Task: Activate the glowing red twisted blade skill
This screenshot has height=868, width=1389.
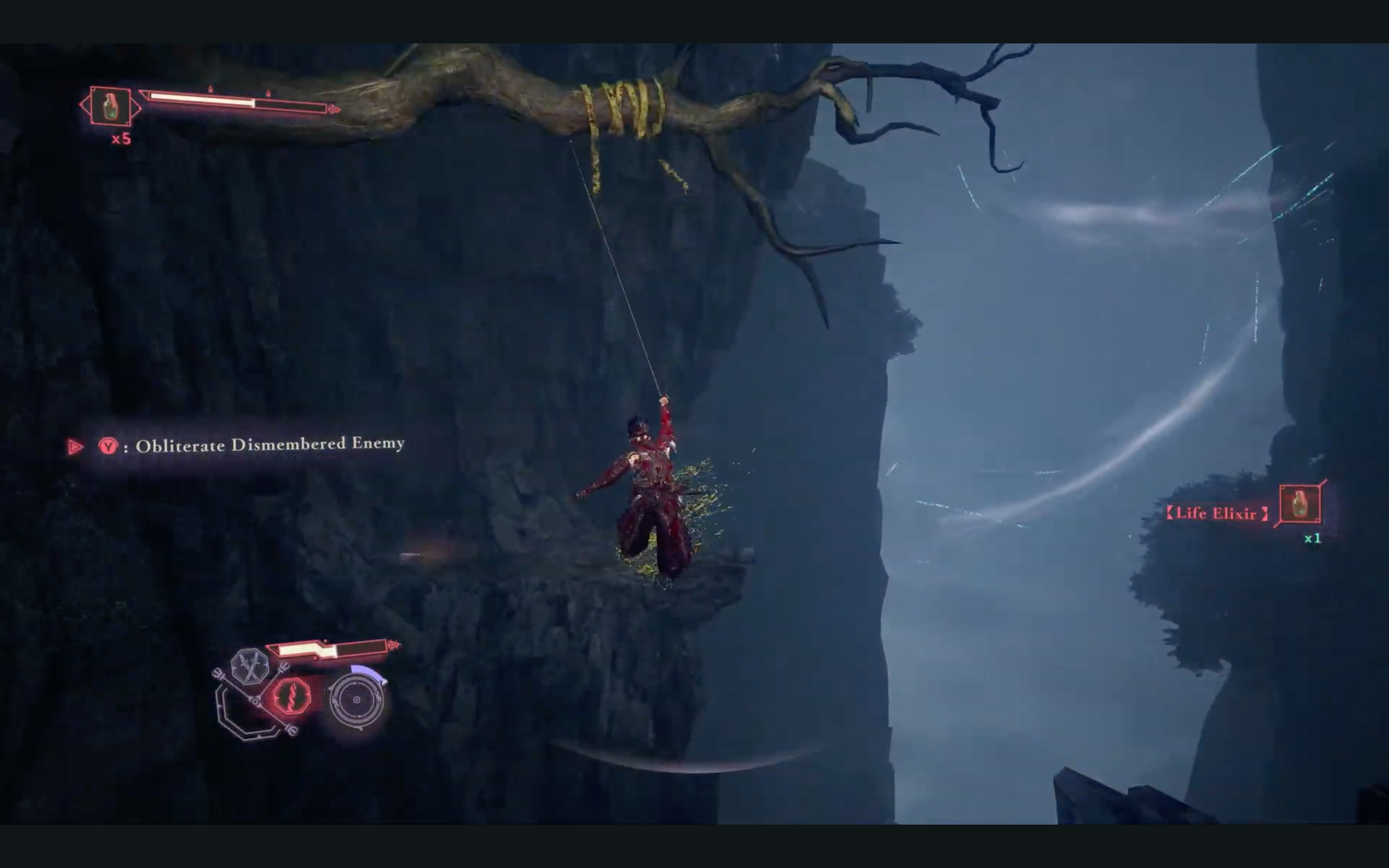Action: tap(291, 697)
